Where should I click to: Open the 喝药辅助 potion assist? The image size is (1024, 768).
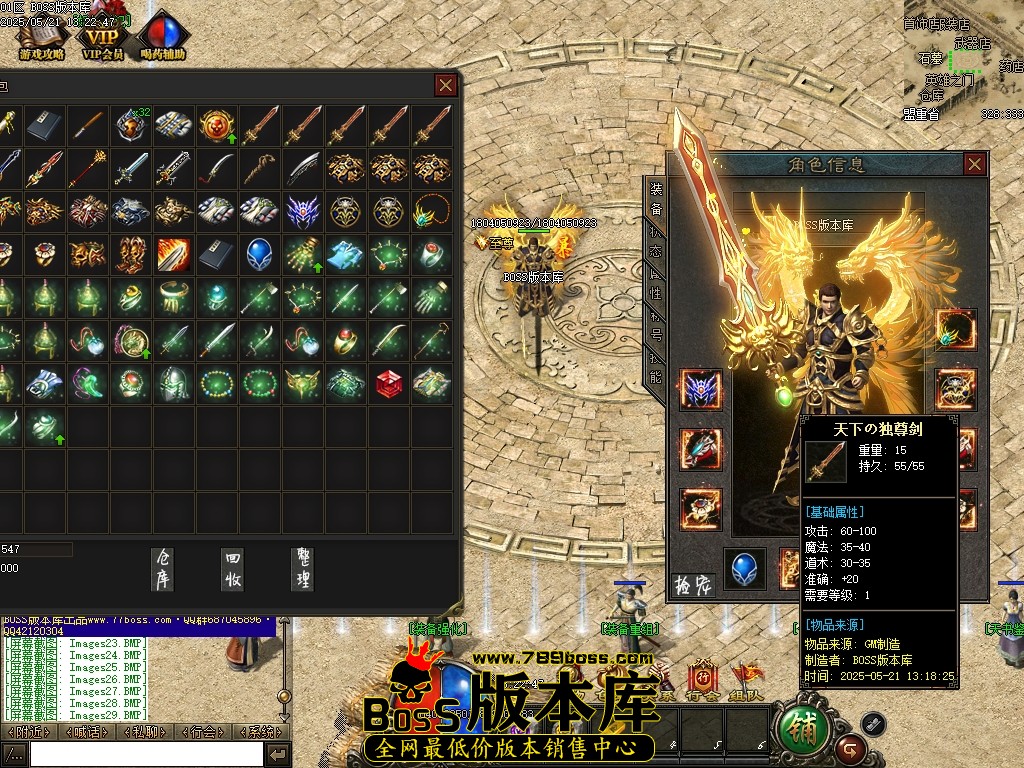pyautogui.click(x=163, y=40)
